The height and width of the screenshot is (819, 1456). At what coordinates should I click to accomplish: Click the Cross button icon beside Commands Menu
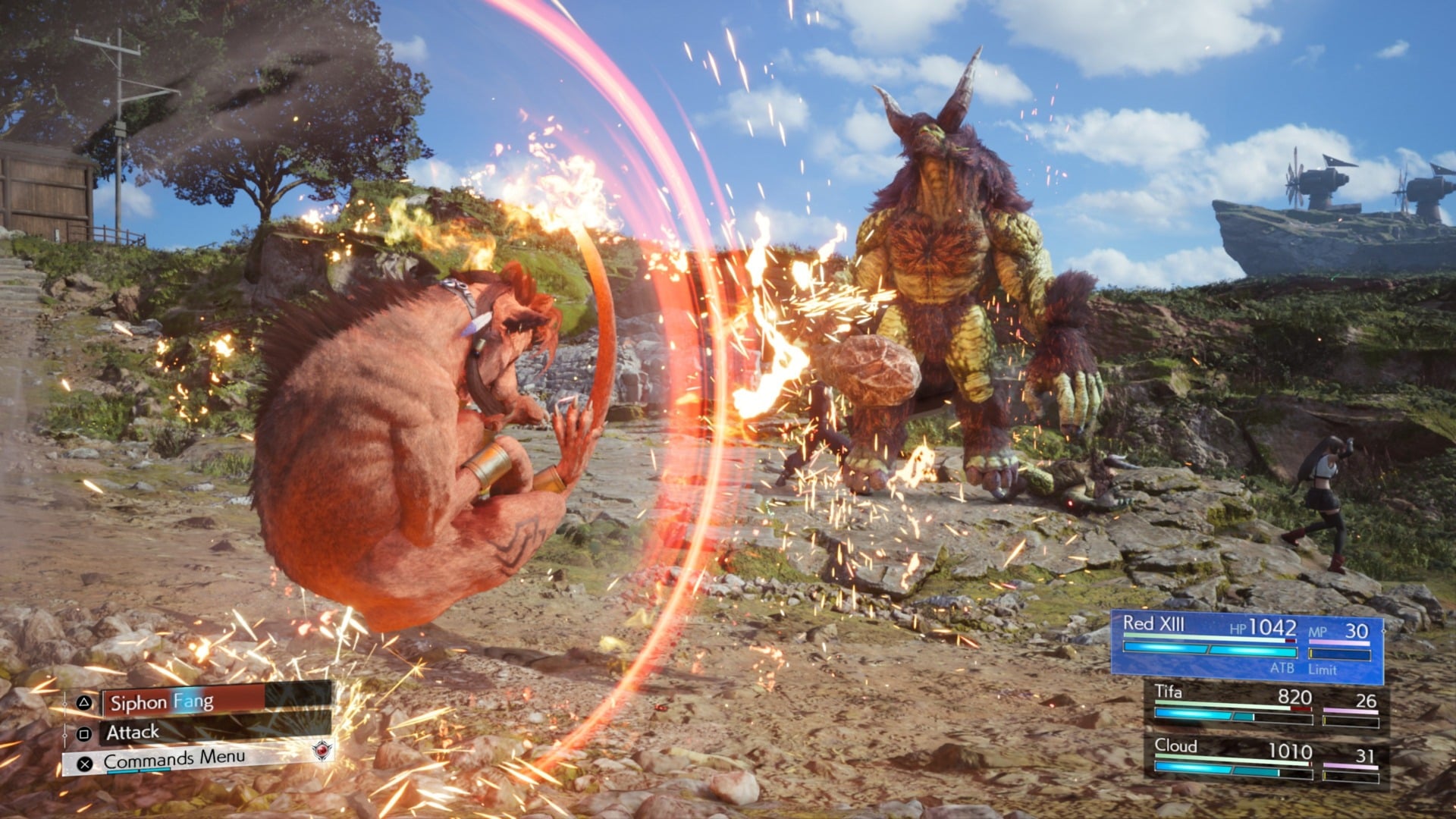[x=84, y=765]
